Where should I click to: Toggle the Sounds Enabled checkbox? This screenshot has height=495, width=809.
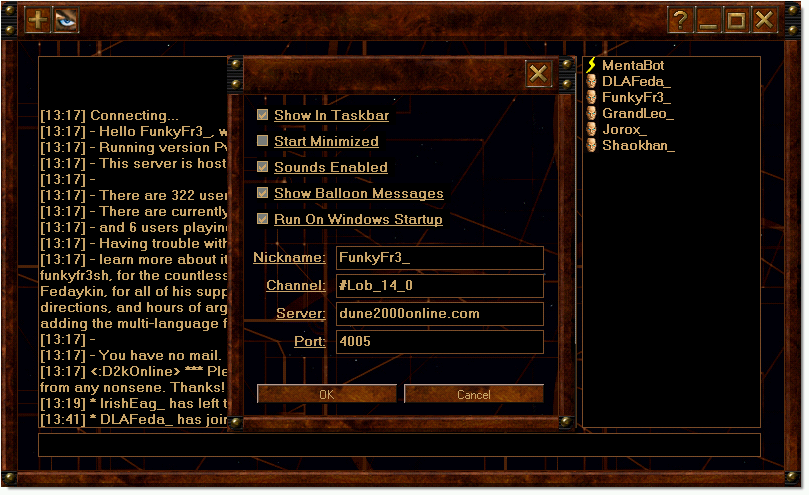coord(263,167)
